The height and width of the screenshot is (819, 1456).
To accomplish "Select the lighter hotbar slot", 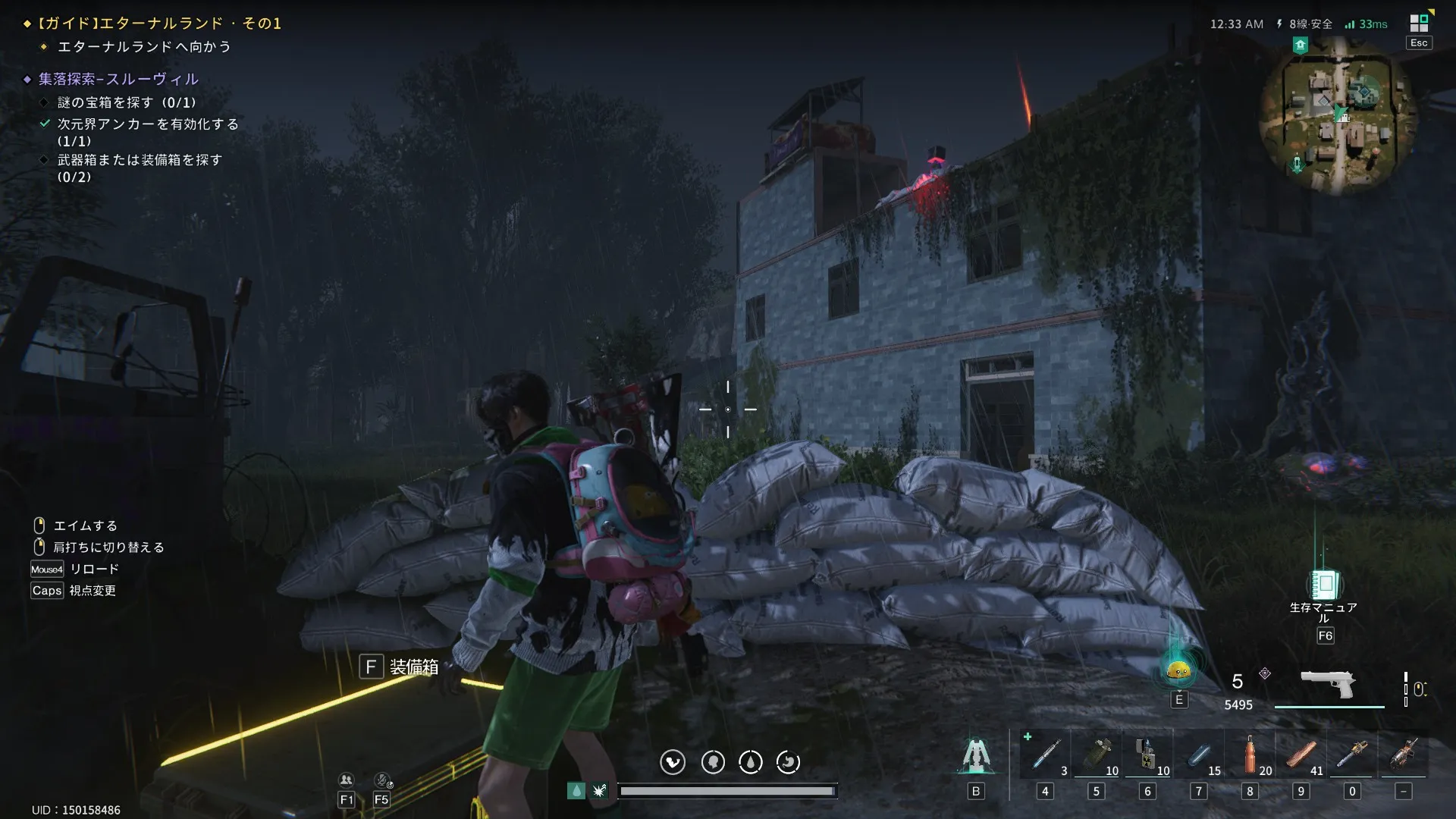I will [x=1147, y=755].
